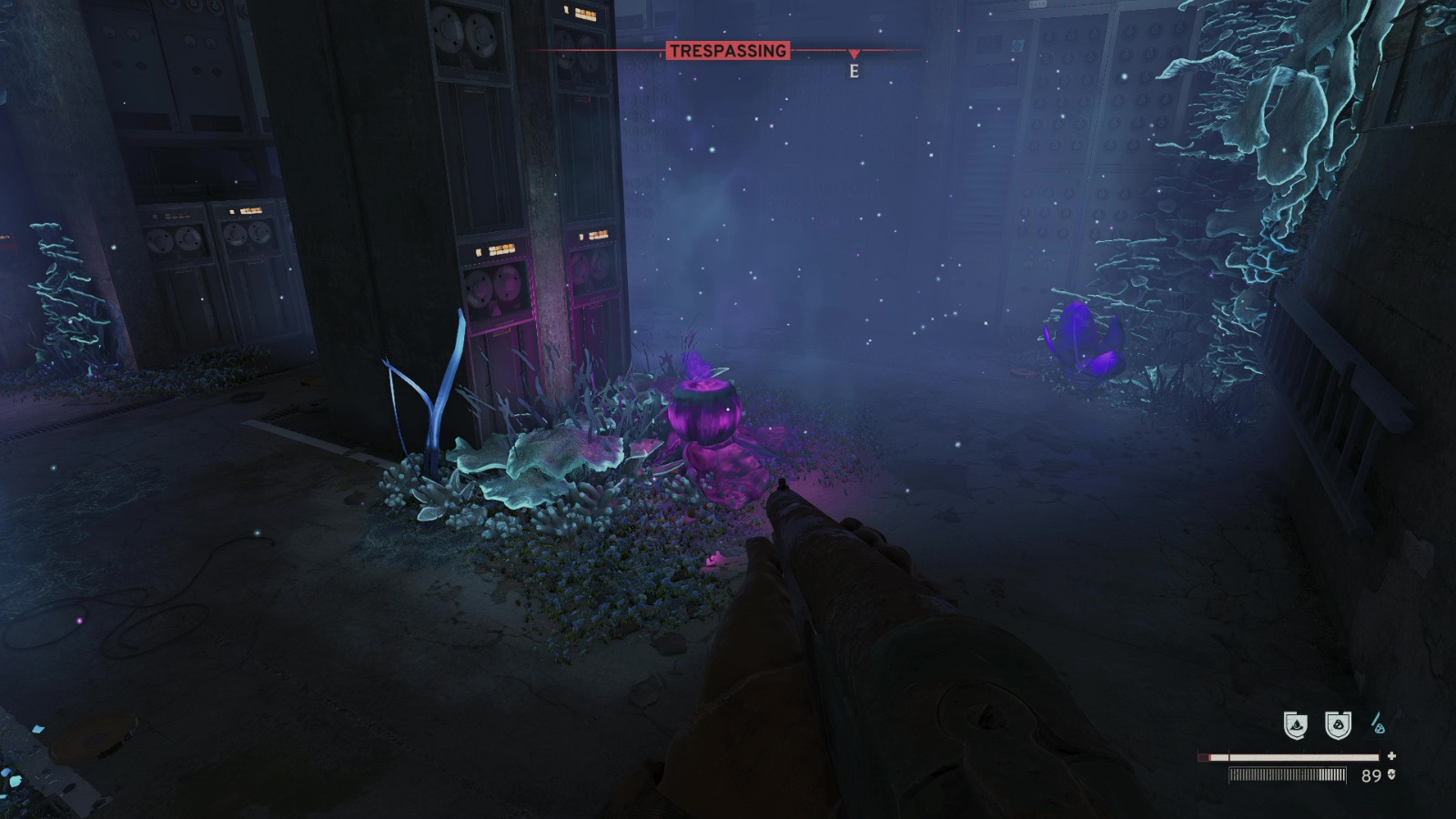This screenshot has width=1456, height=819.
Task: Select the shield icon next to the 89 counter
Action: click(1391, 774)
